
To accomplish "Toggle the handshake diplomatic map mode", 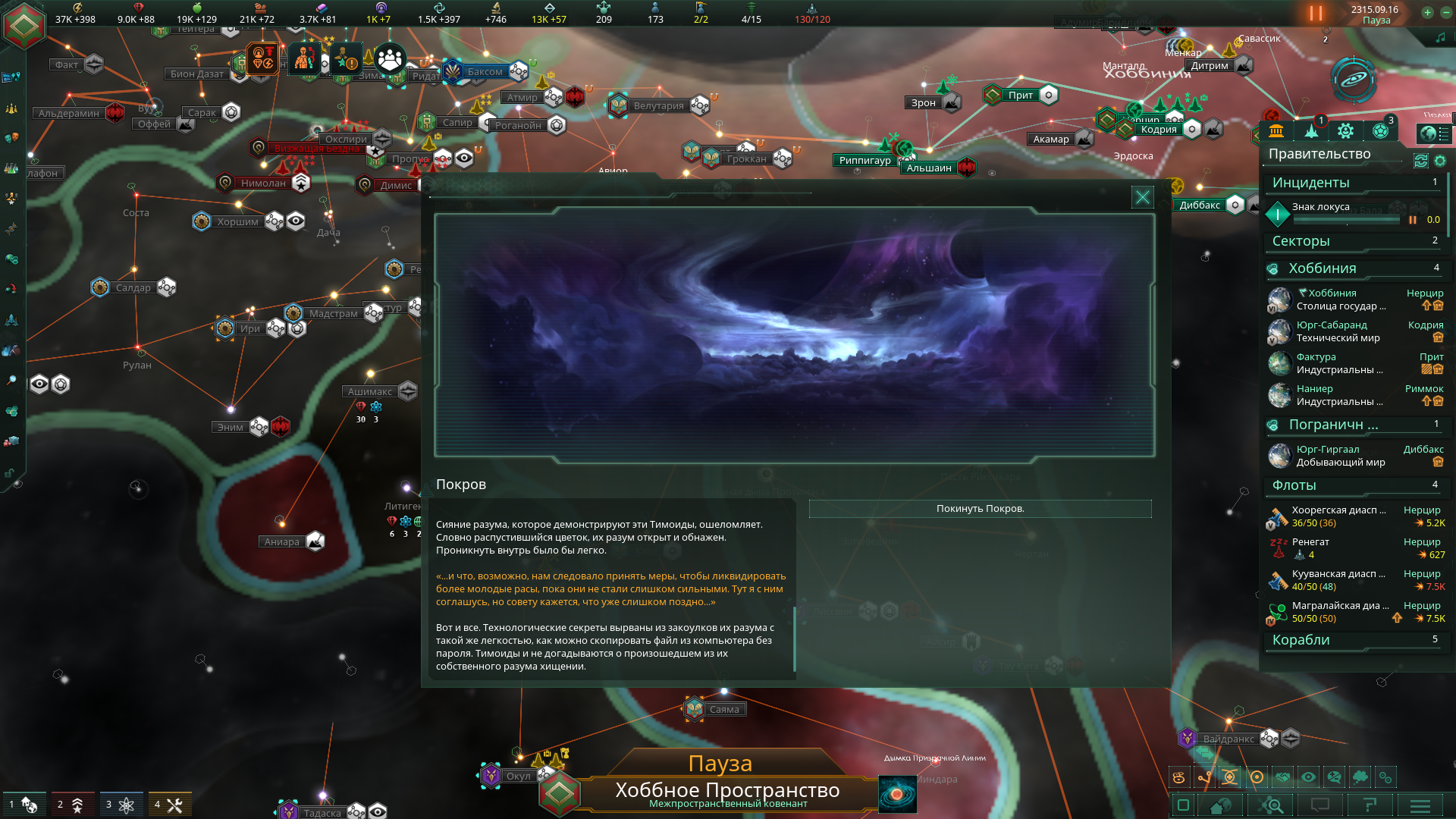I will 1282,777.
